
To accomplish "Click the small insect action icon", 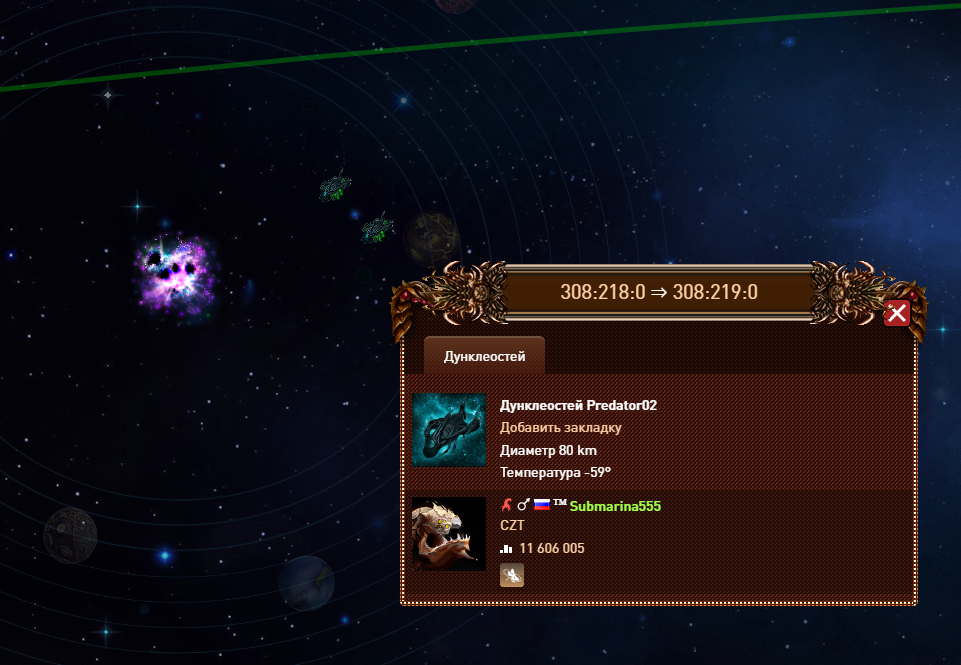I will coord(511,575).
